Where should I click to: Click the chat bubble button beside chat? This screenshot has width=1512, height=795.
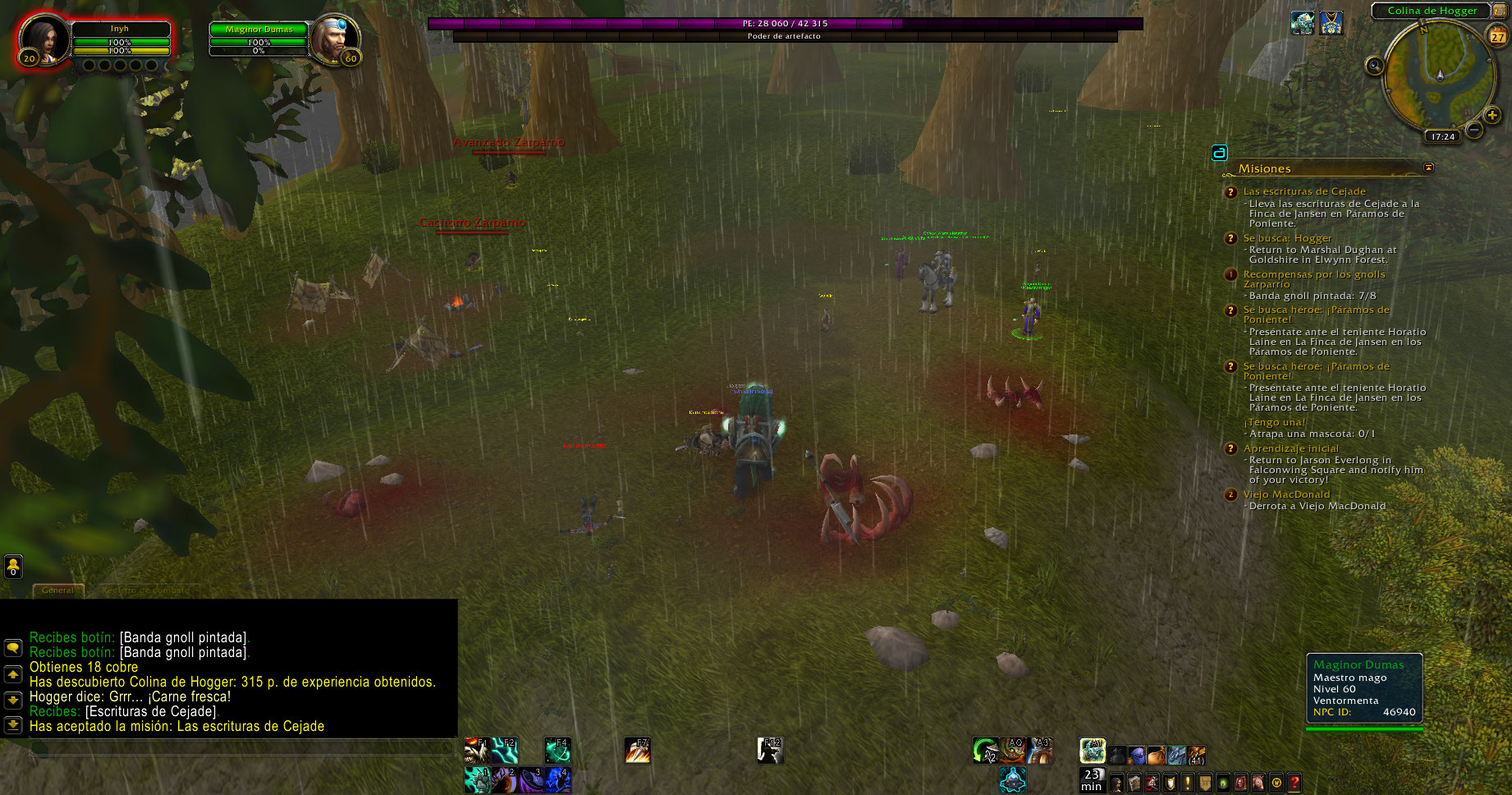click(x=13, y=647)
